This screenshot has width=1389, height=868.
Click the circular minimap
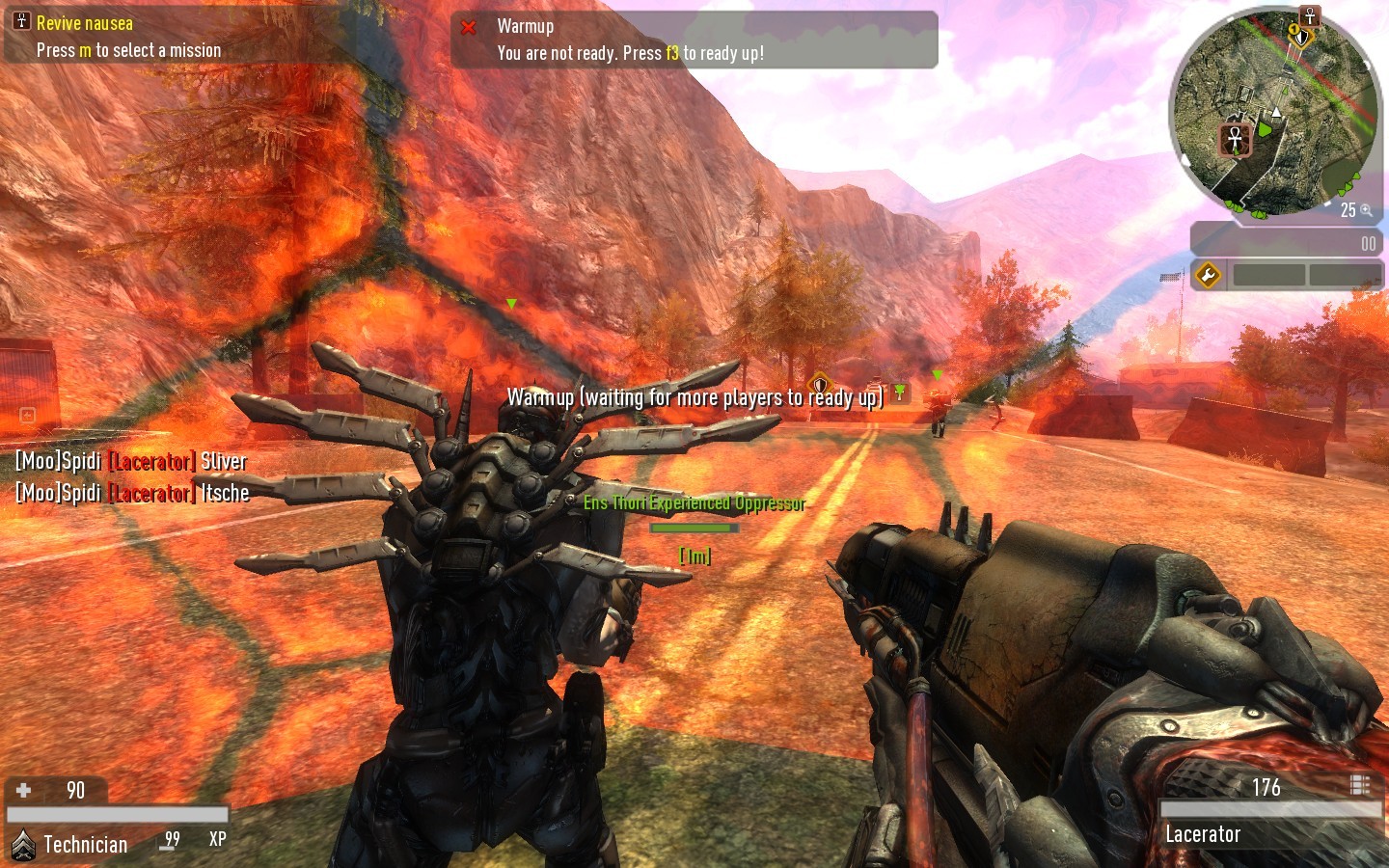tap(1273, 114)
